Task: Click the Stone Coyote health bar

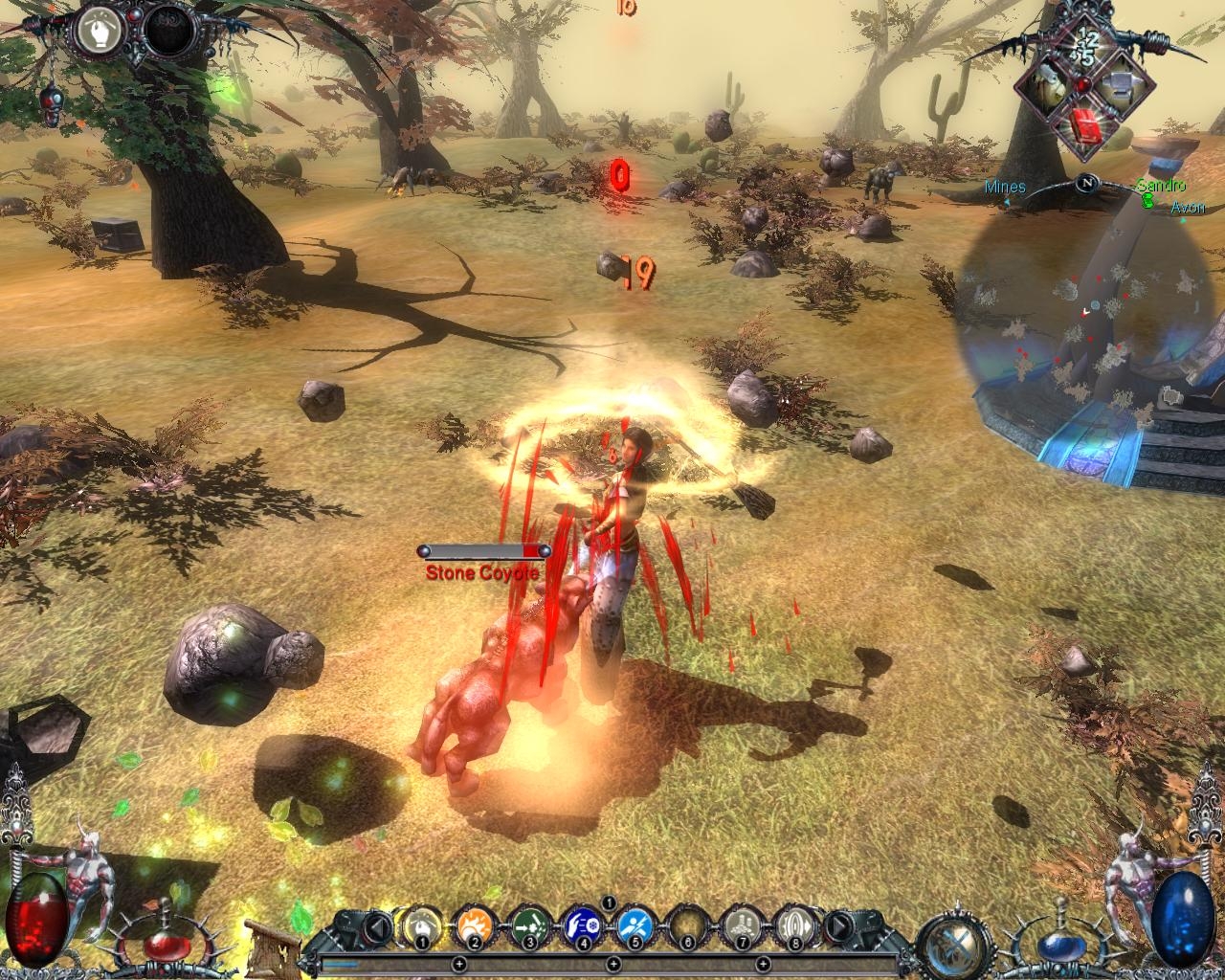Action: click(x=483, y=551)
